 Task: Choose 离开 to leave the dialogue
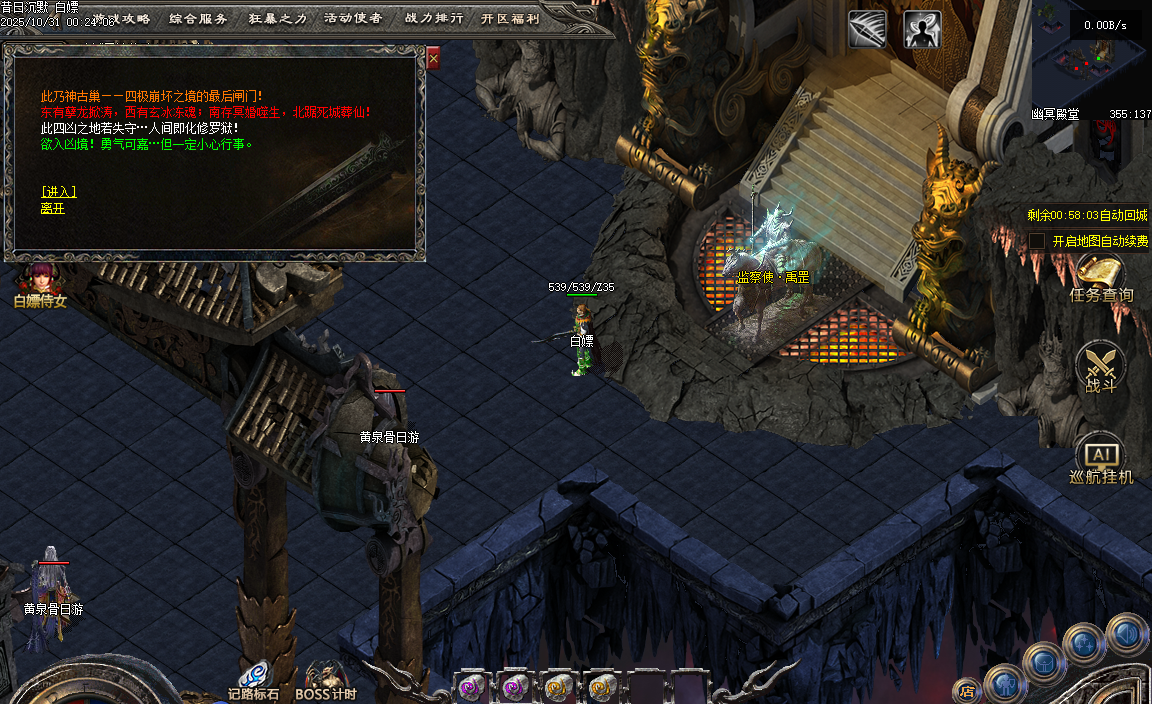[x=52, y=208]
